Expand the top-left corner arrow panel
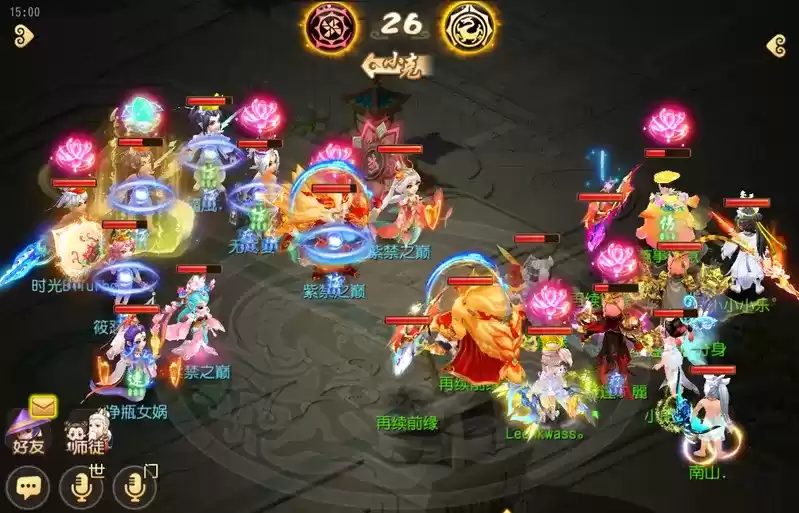799x513 pixels. pyautogui.click(x=23, y=38)
